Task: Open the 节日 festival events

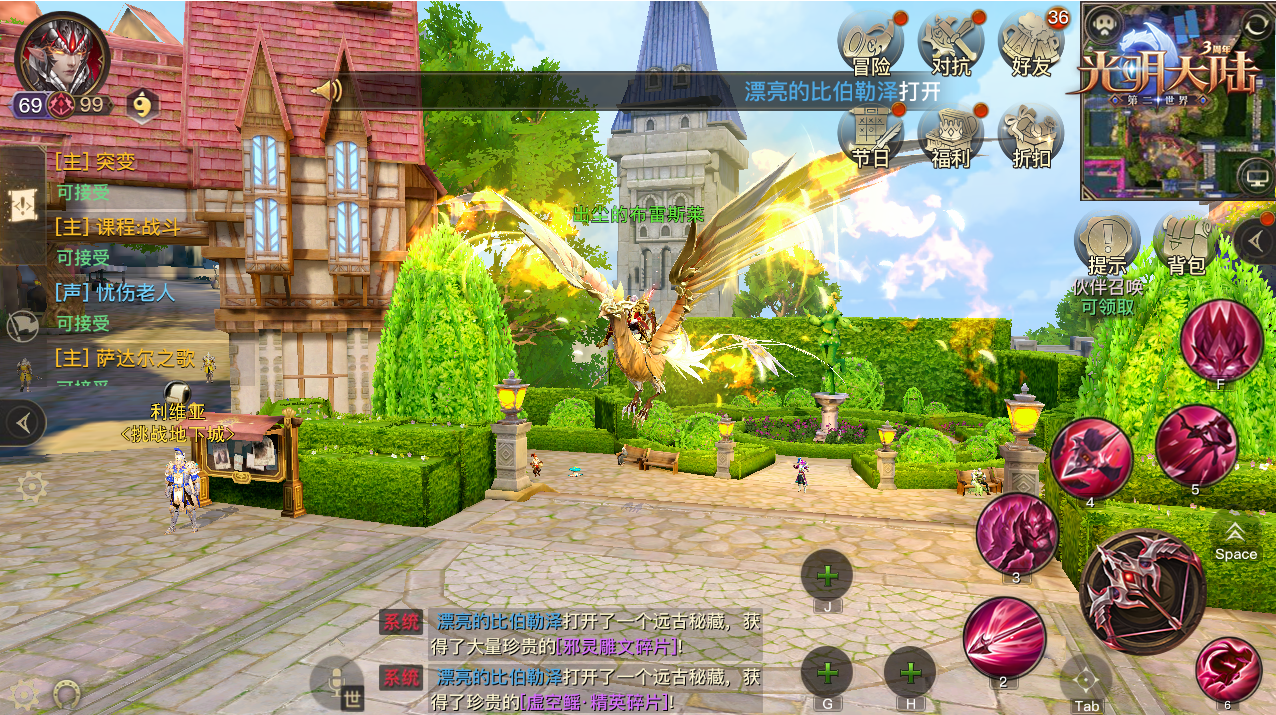Action: (870, 135)
